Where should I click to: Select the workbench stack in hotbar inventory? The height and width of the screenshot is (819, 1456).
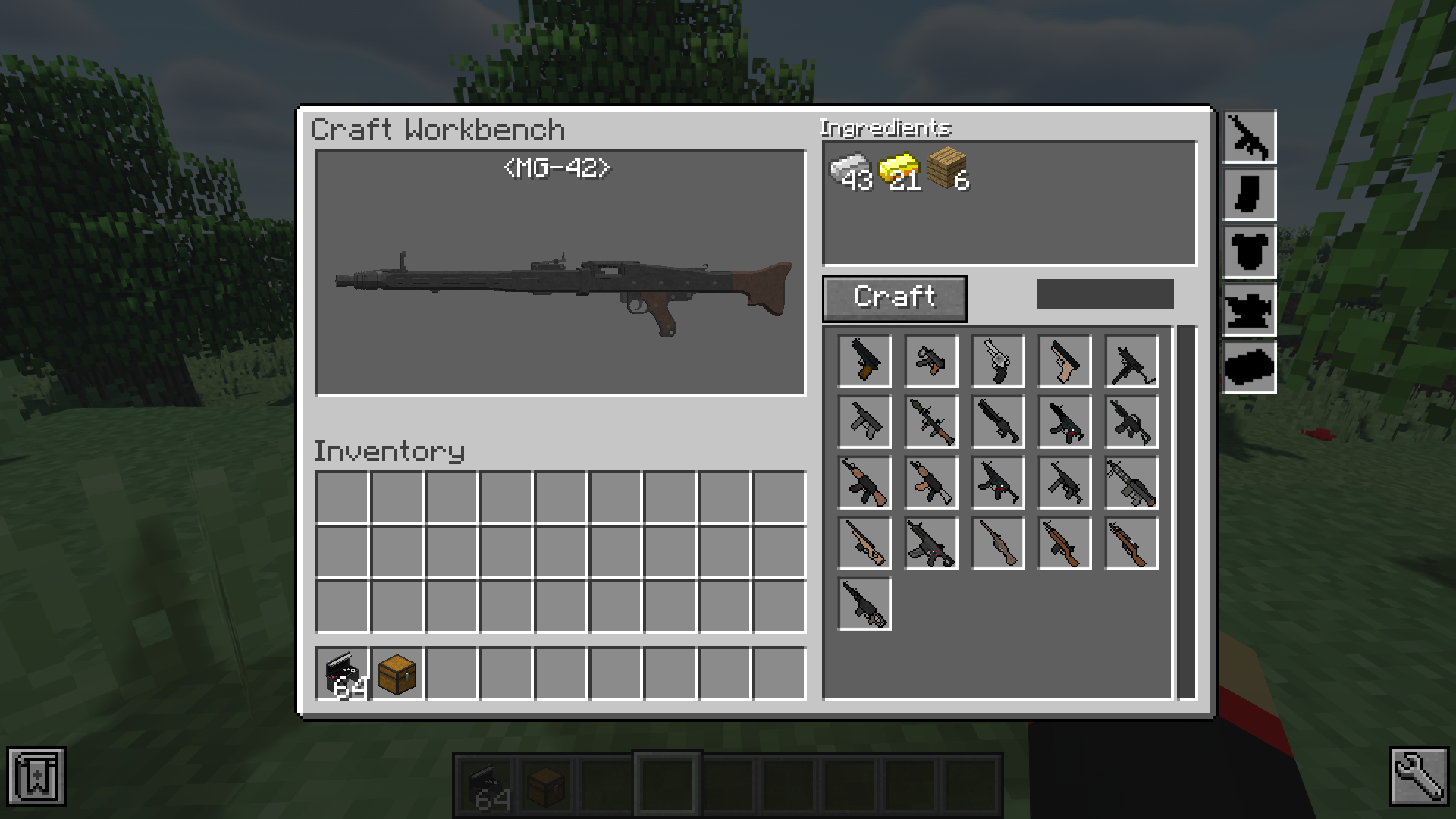click(343, 673)
